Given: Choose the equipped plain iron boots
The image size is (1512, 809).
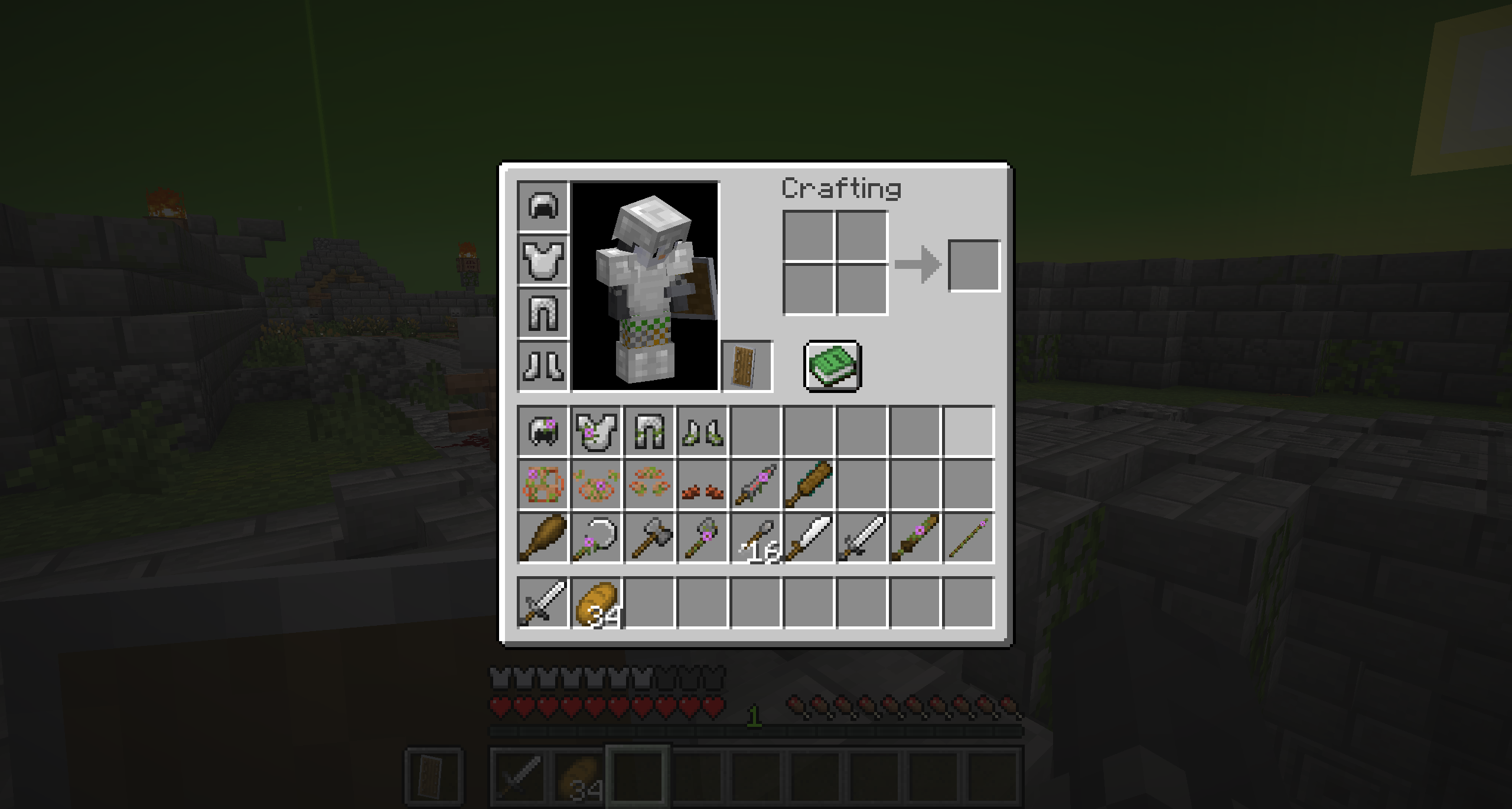Looking at the screenshot, I should (543, 366).
